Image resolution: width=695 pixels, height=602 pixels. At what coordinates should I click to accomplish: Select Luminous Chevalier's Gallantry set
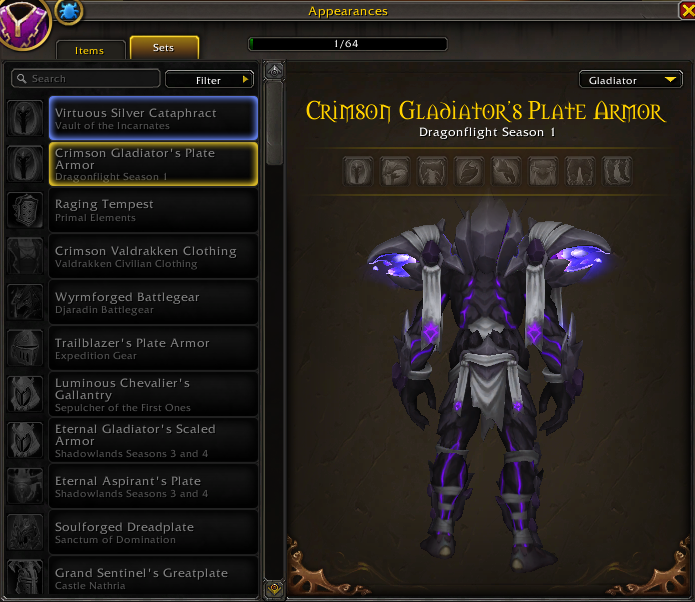(x=153, y=394)
